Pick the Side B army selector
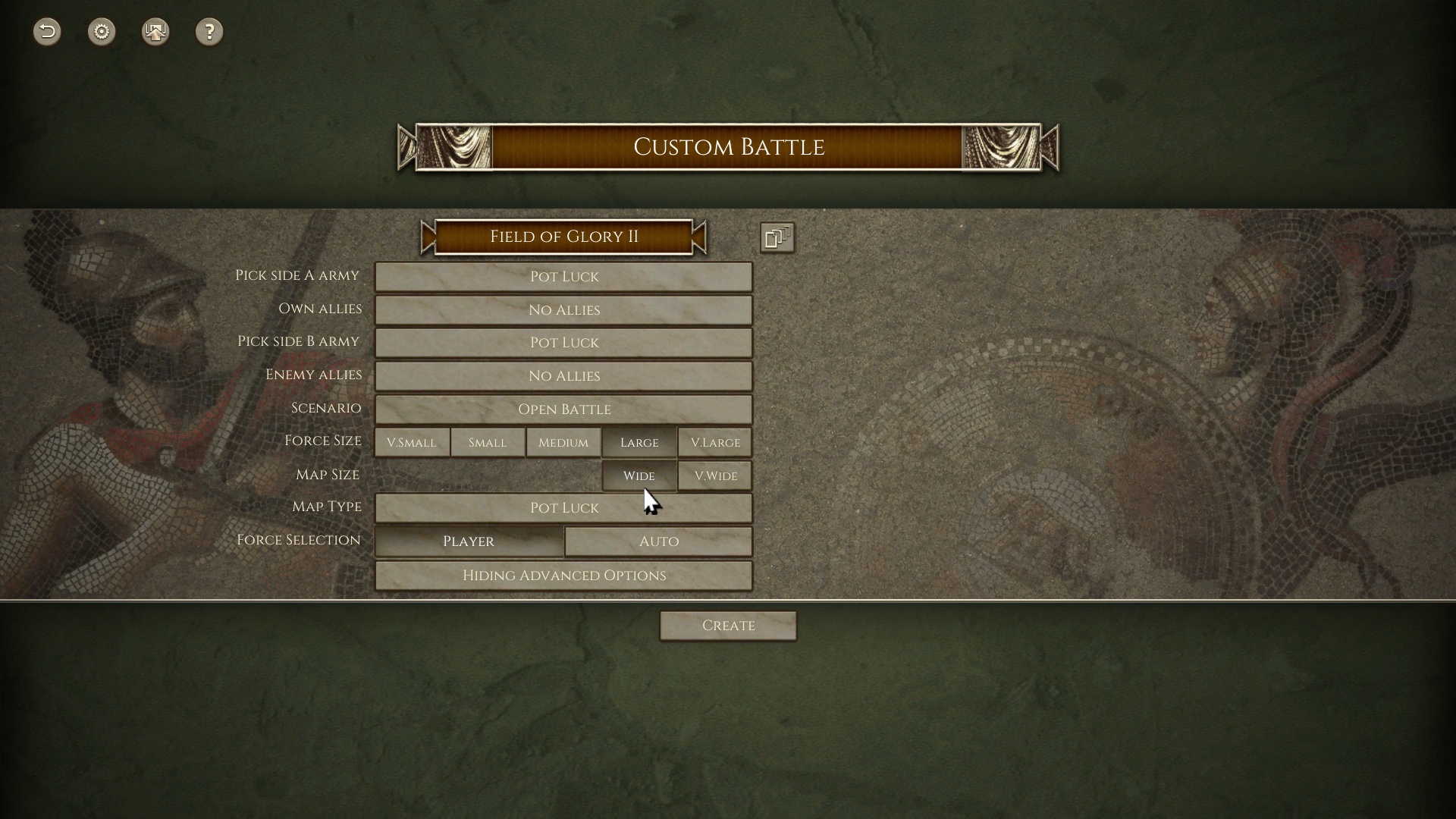1456x819 pixels. (563, 343)
